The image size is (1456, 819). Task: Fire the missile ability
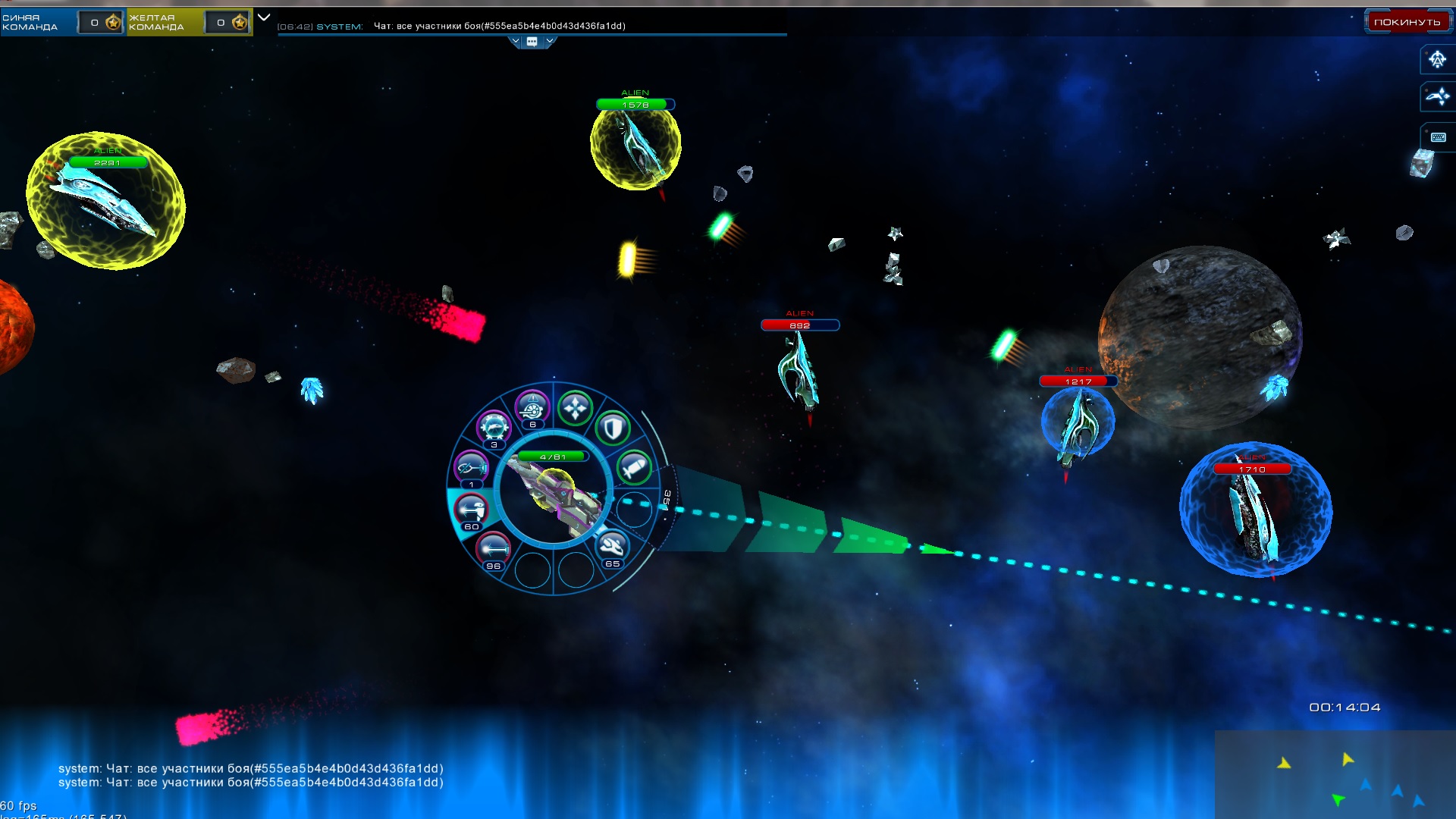[x=634, y=468]
